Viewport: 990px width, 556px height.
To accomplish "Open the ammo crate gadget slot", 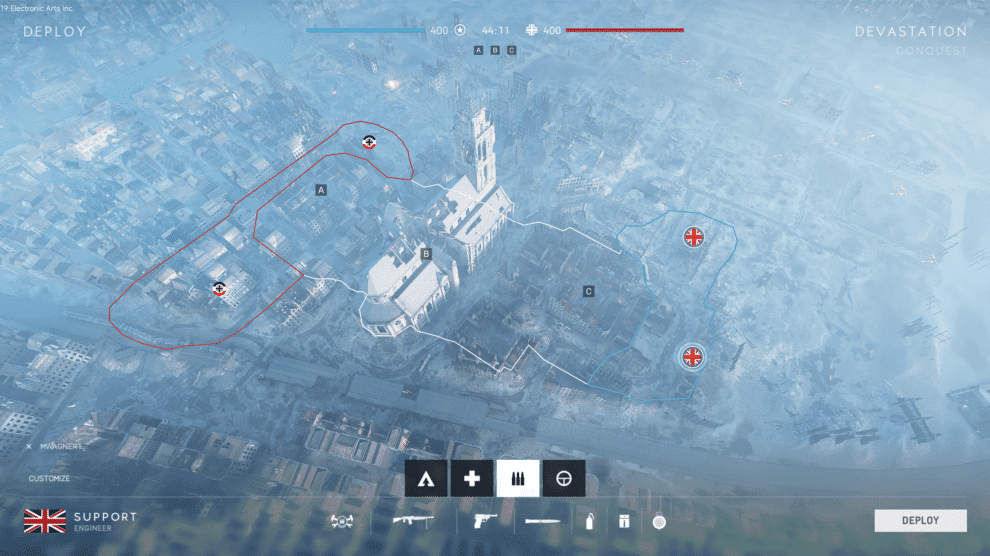I will tap(623, 521).
